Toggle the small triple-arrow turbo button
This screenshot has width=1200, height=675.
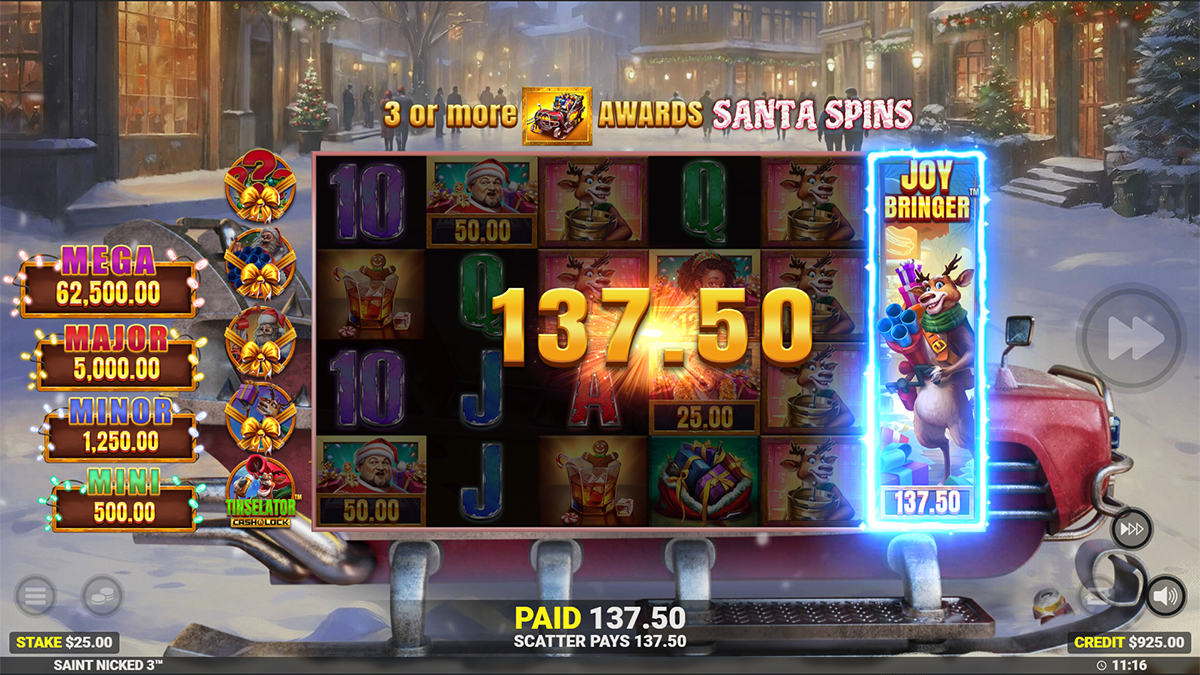[1130, 528]
